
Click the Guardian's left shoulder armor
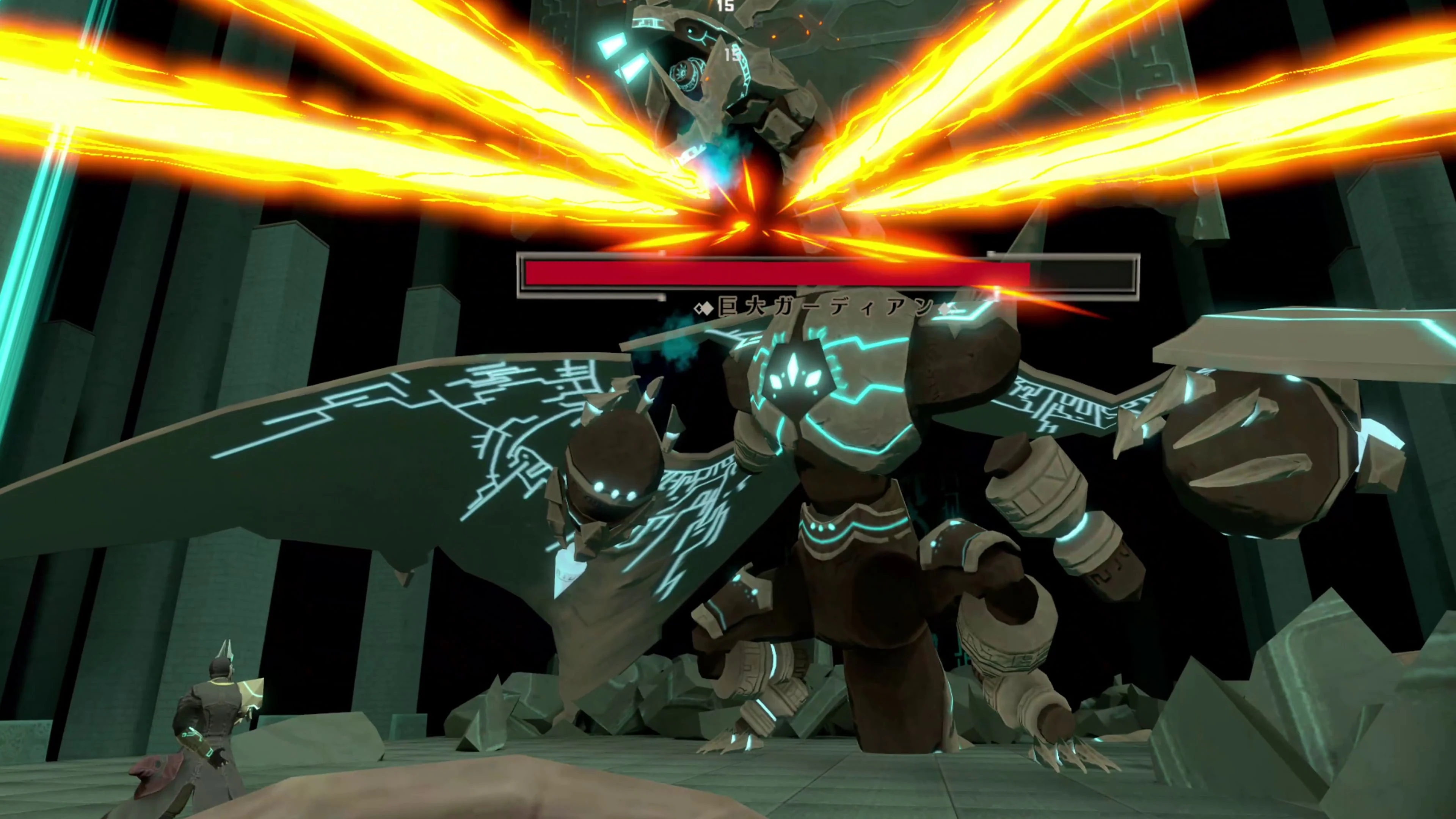961,373
